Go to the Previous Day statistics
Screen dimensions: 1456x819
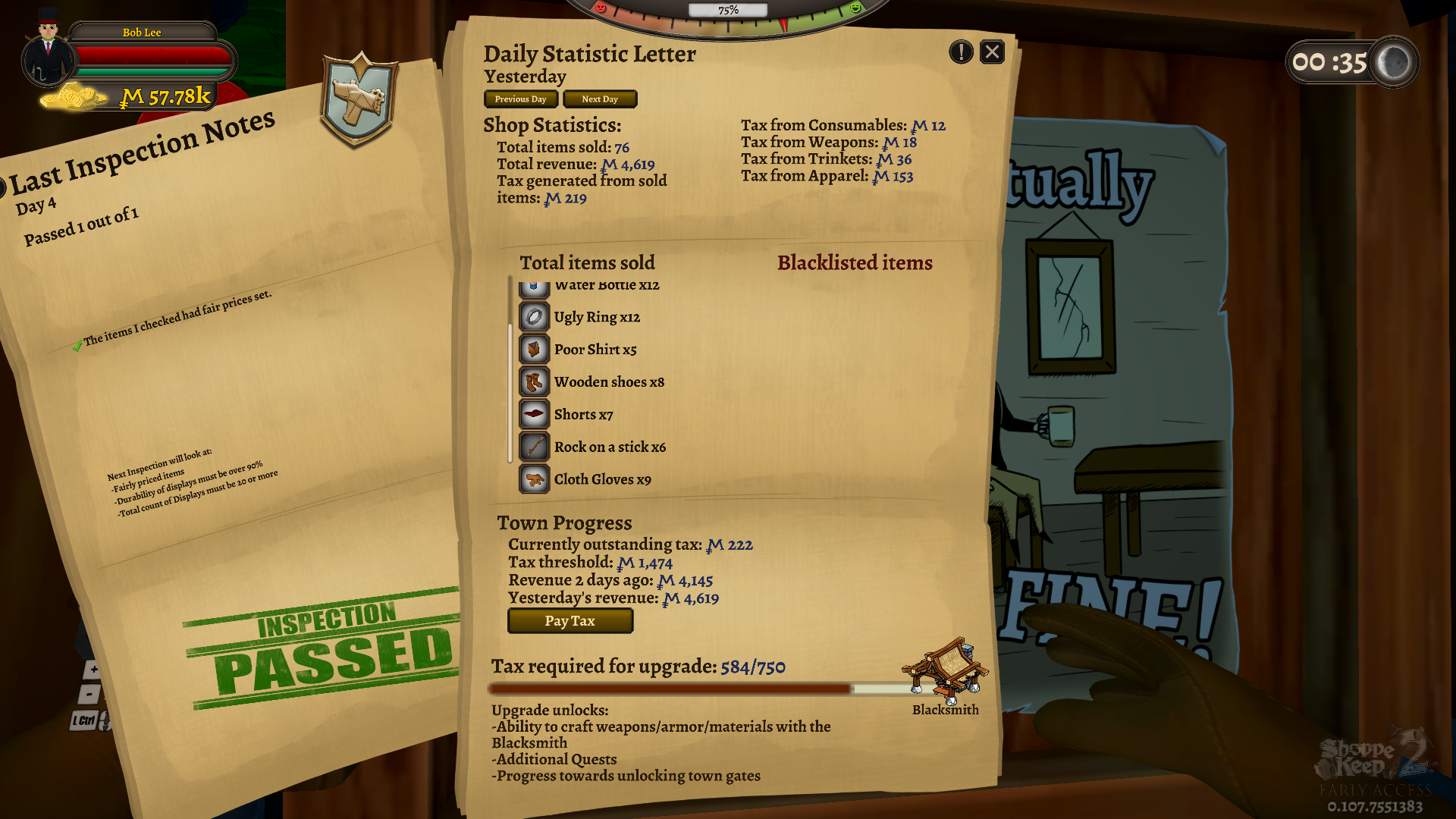coord(520,99)
